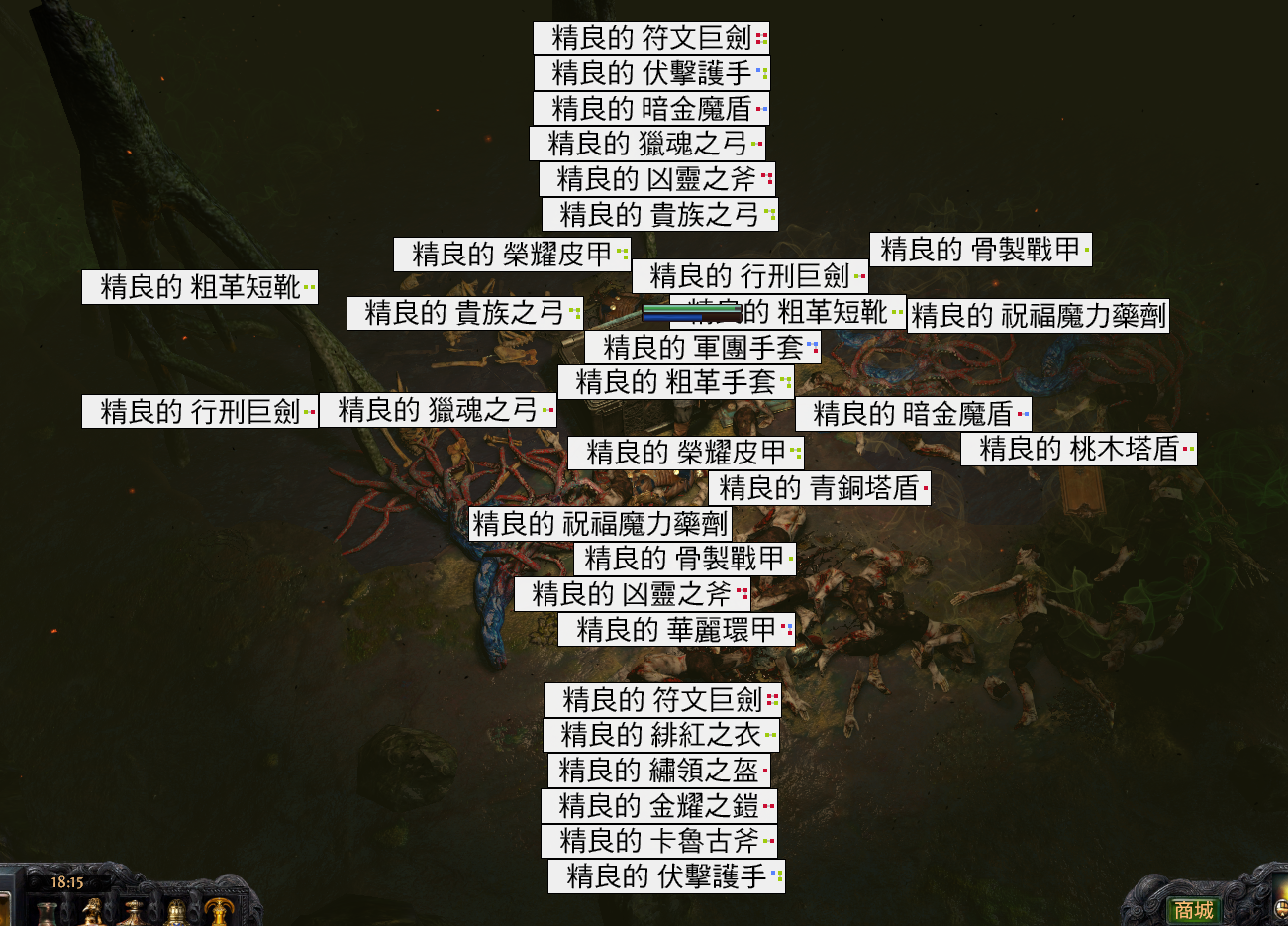Grab the 精良的 粗革短靴 on the far left
The height and width of the screenshot is (926, 1288).
[x=196, y=287]
